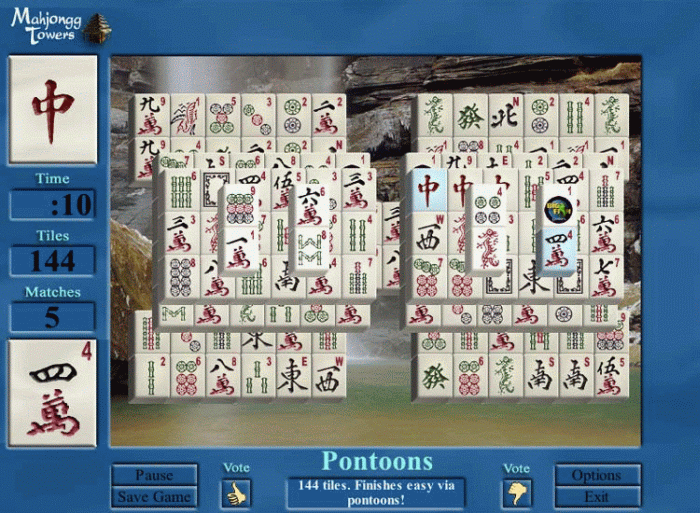The image size is (700, 513).
Task: Pause the game
Action: pos(154,475)
